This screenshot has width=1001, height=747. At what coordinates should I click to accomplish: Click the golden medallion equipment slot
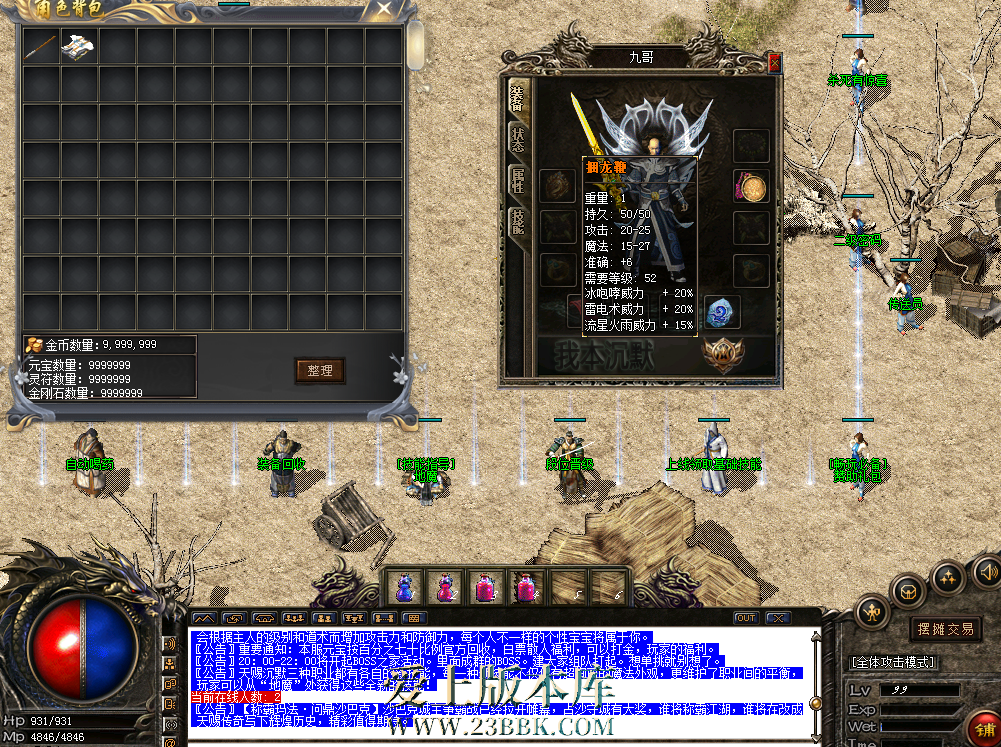pyautogui.click(x=751, y=186)
